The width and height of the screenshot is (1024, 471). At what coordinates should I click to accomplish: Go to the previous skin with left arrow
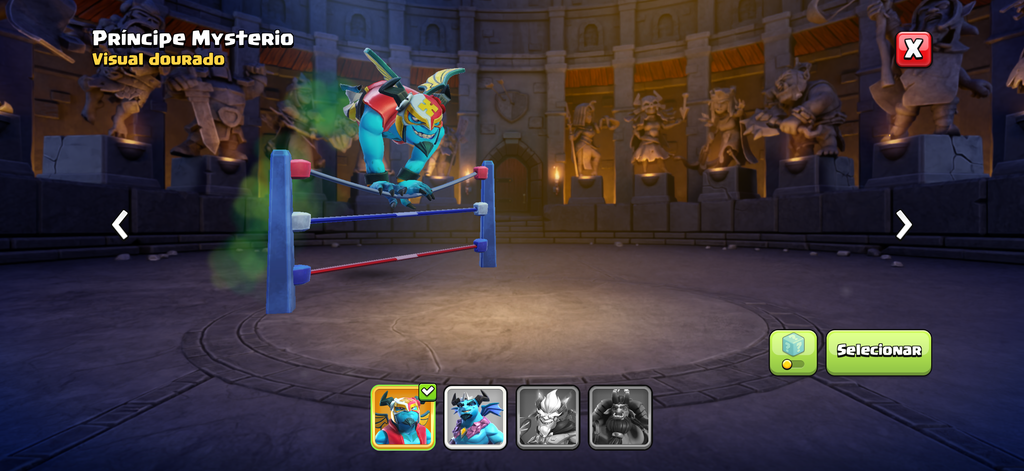click(120, 224)
